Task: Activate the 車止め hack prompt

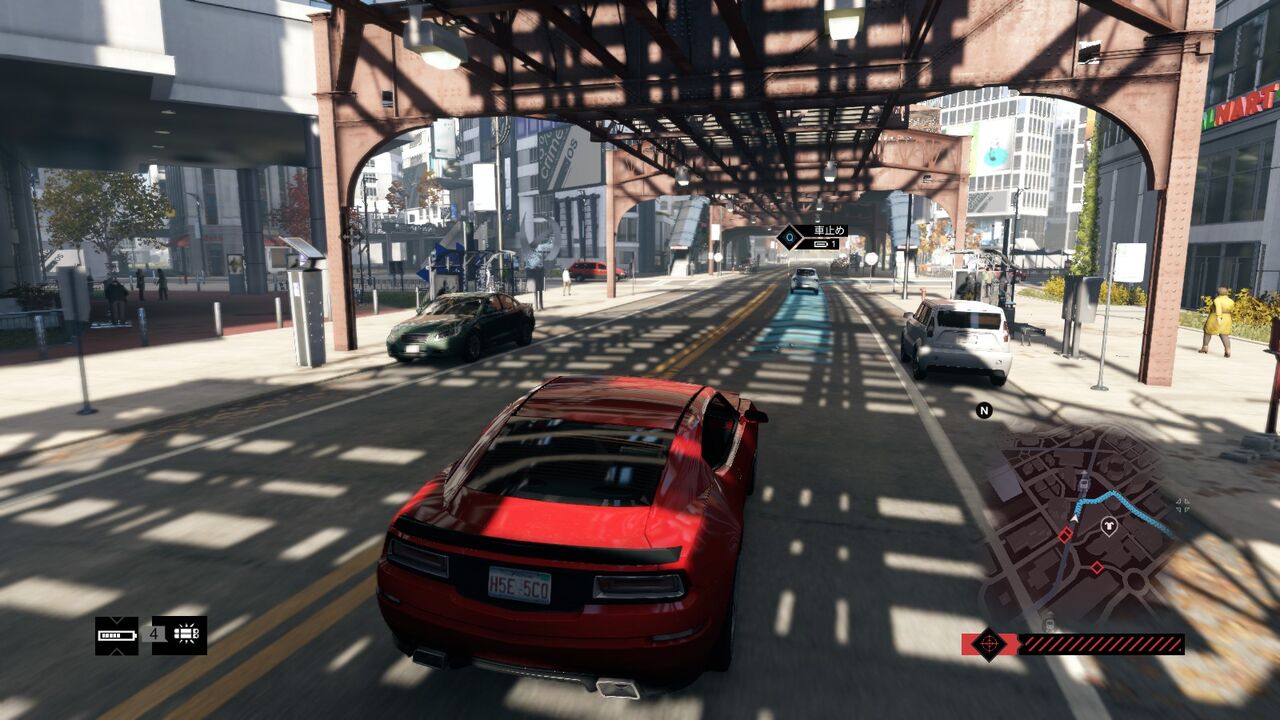Action: 813,237
